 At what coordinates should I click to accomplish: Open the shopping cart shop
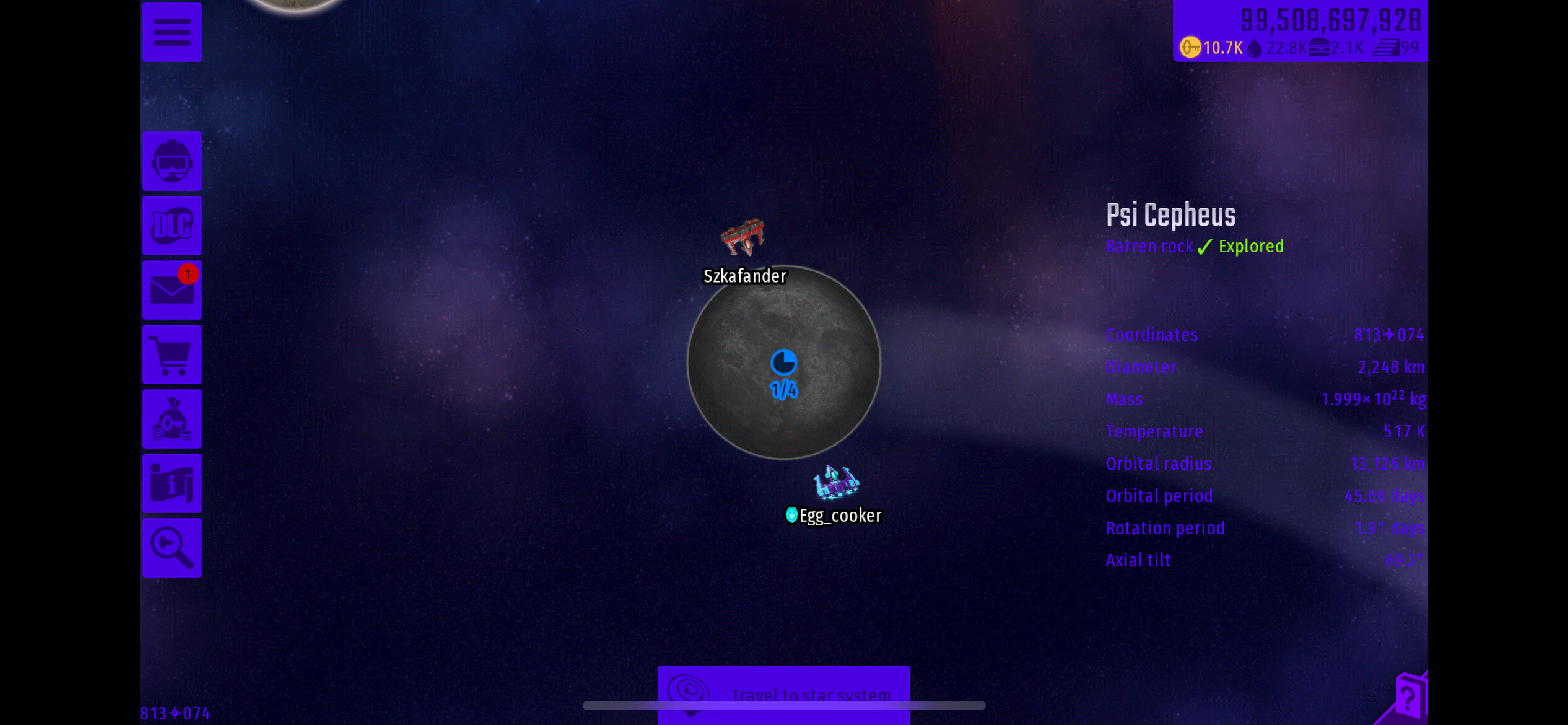click(x=172, y=354)
